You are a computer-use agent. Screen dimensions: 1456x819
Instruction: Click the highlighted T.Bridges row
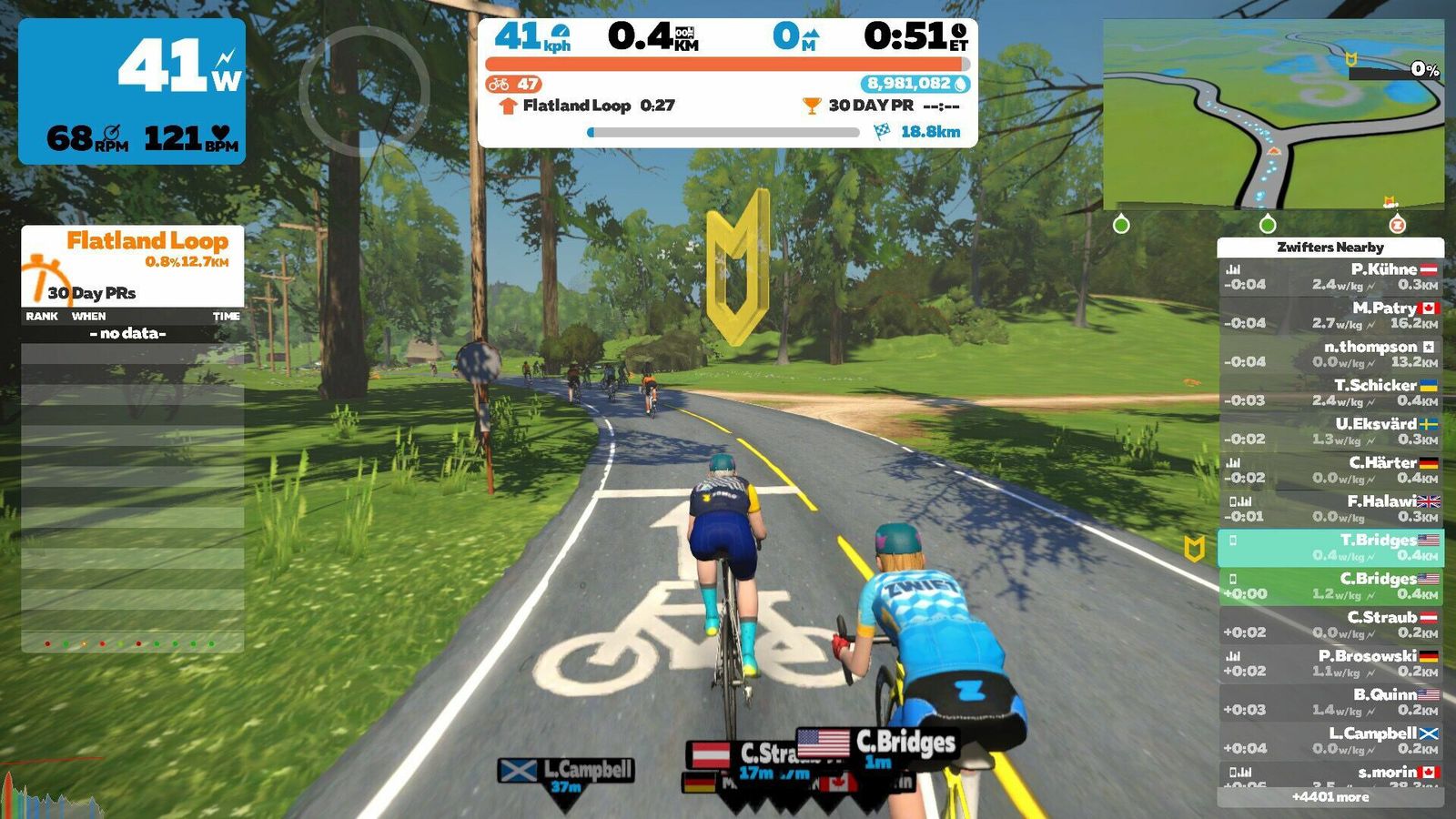pos(1330,547)
